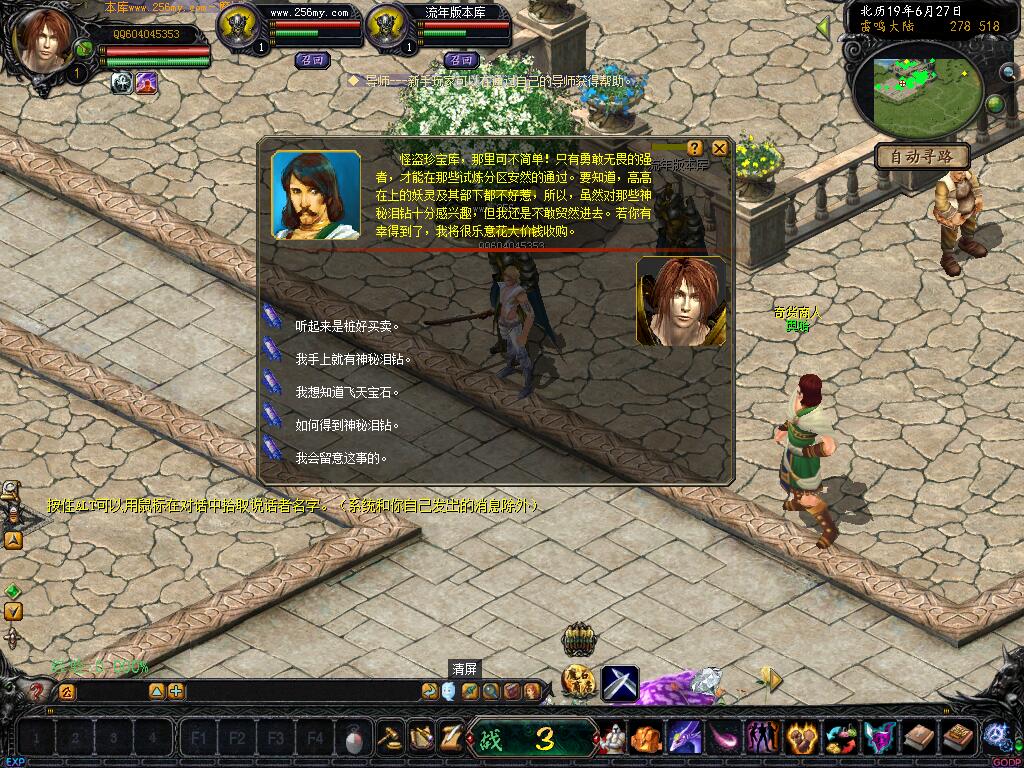Close the NPC dialogue window
This screenshot has width=1024, height=768.
tap(719, 148)
